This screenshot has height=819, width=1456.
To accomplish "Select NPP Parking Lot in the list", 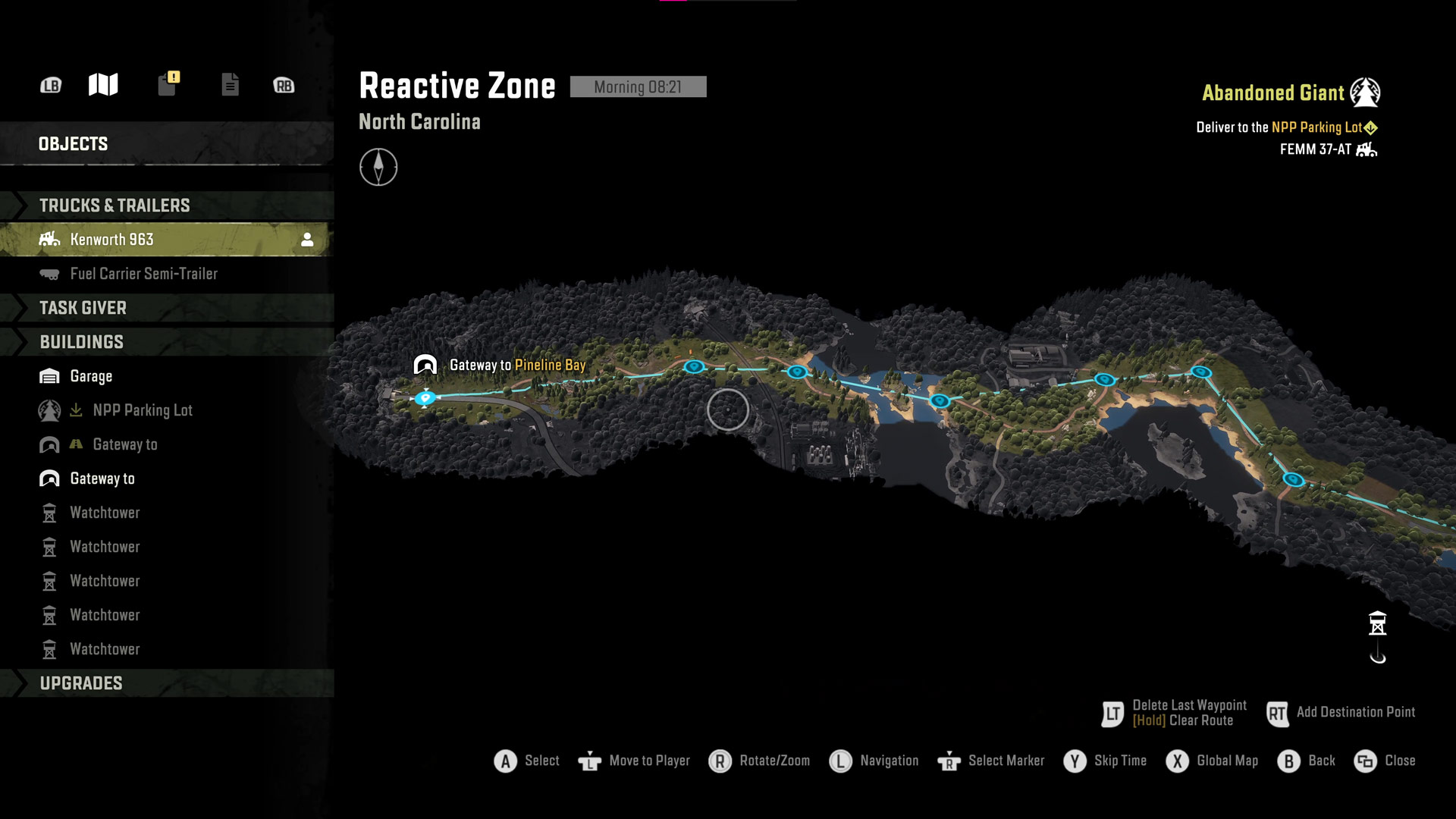I will [x=143, y=410].
